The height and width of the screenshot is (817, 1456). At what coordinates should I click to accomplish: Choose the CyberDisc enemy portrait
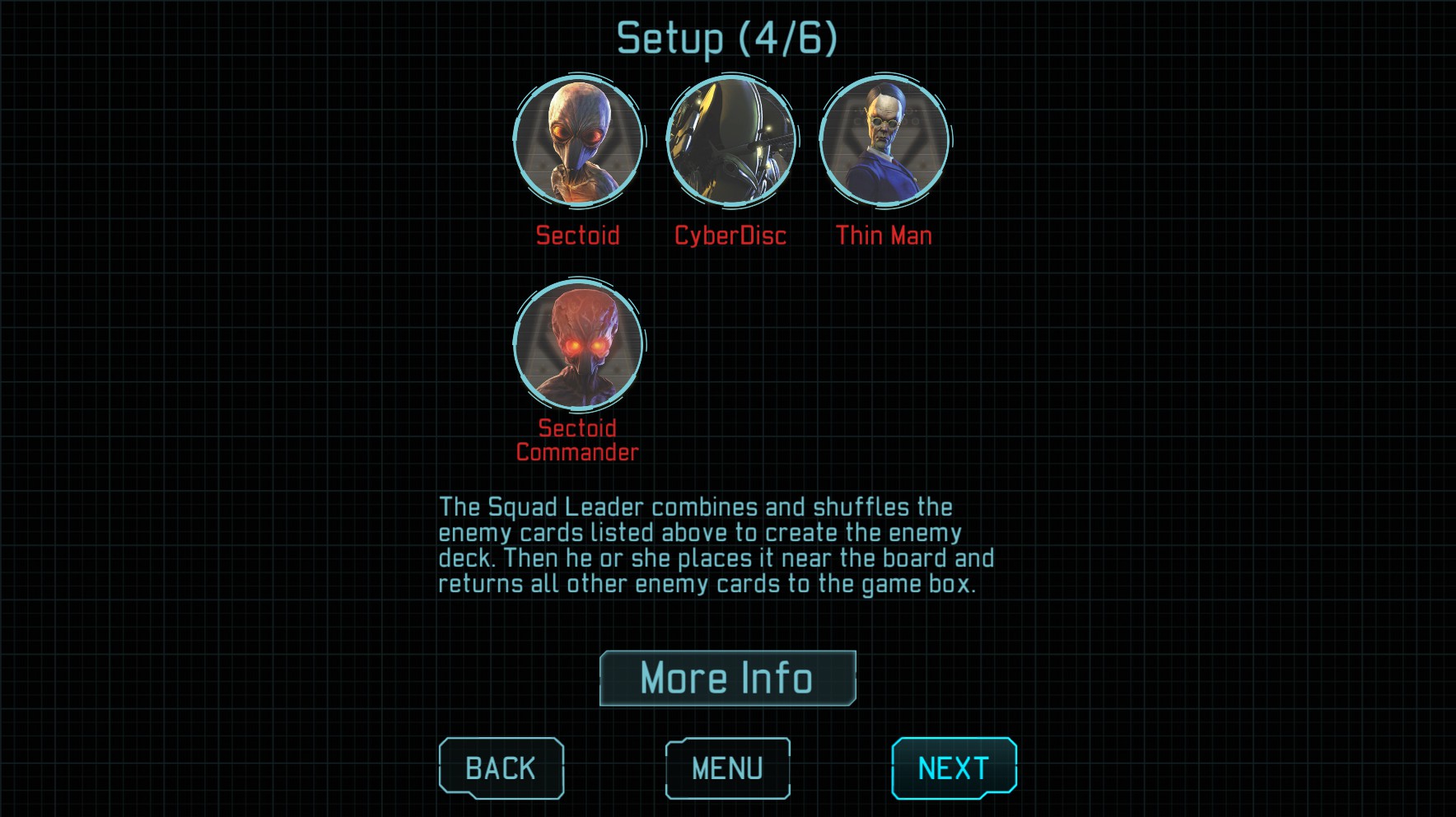(730, 141)
